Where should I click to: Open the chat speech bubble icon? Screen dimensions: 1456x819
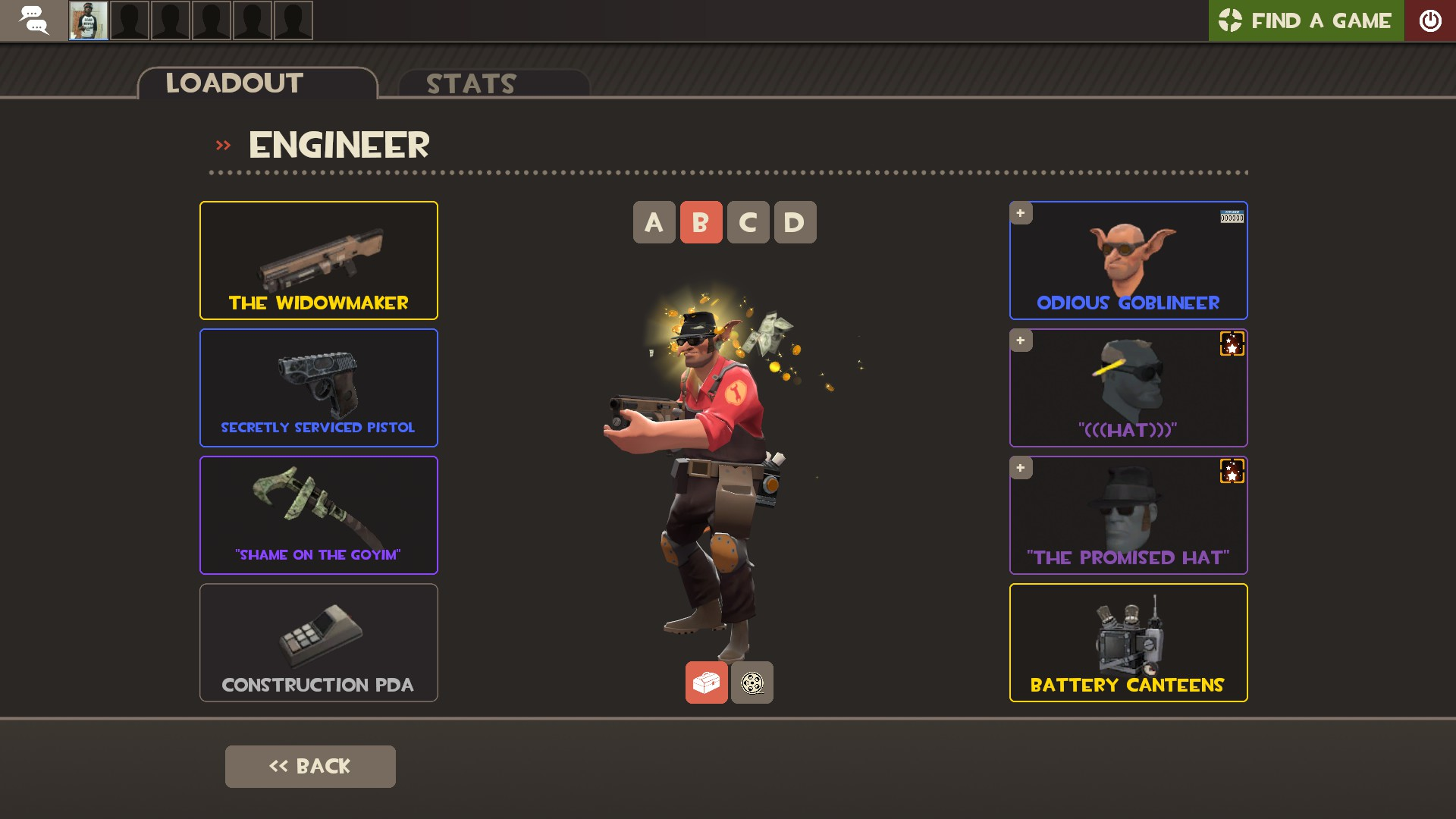[x=33, y=20]
